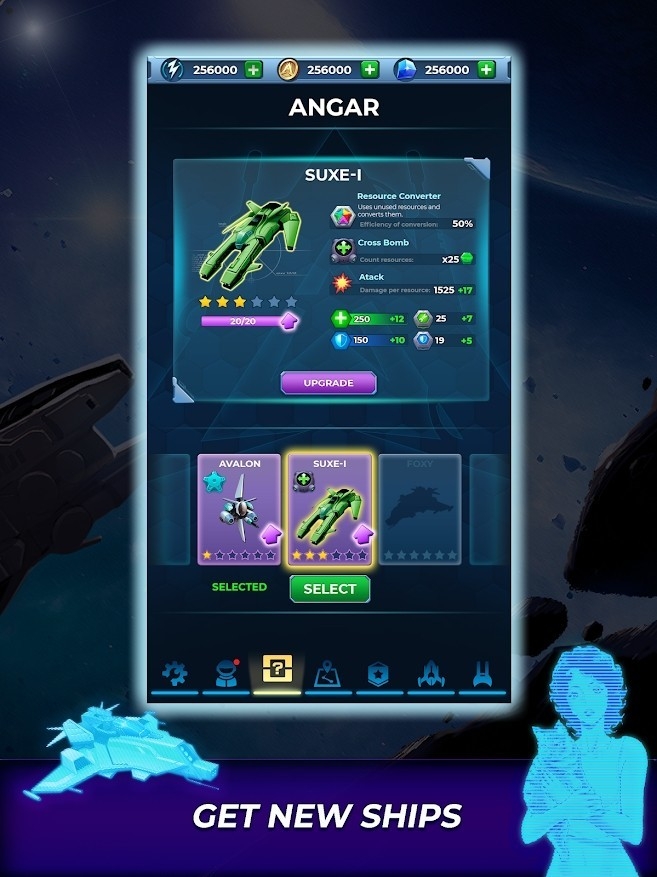View the Atack damage icon
Viewport: 657px width, 877px height.
coord(343,284)
